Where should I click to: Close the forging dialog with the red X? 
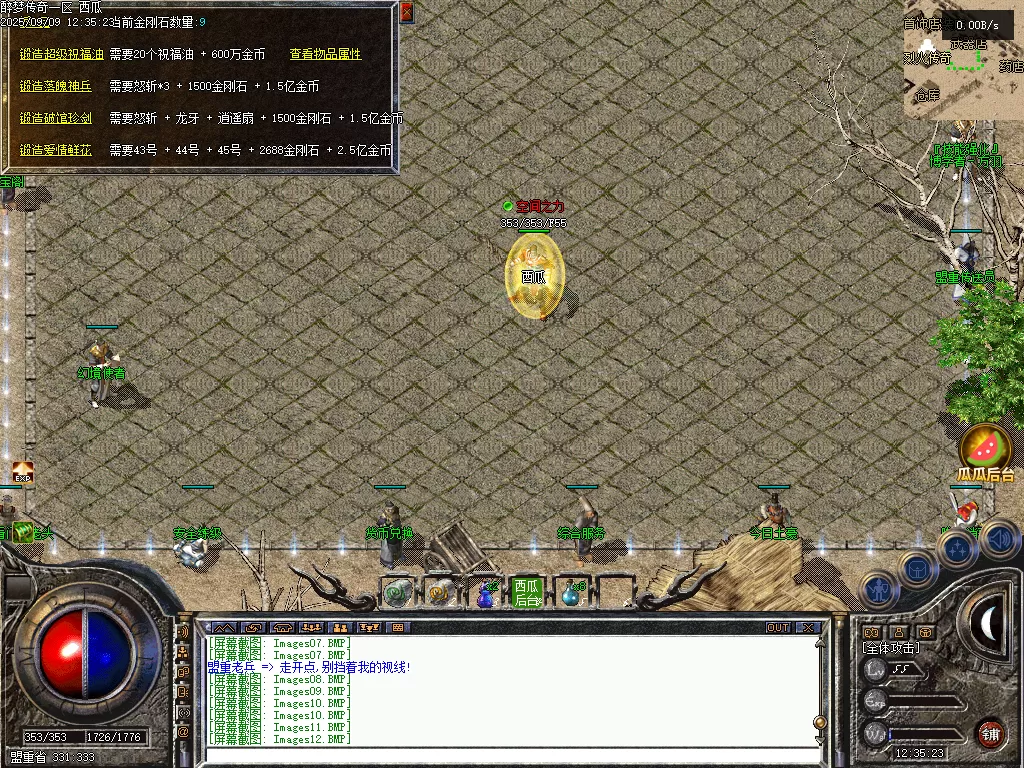tap(406, 12)
